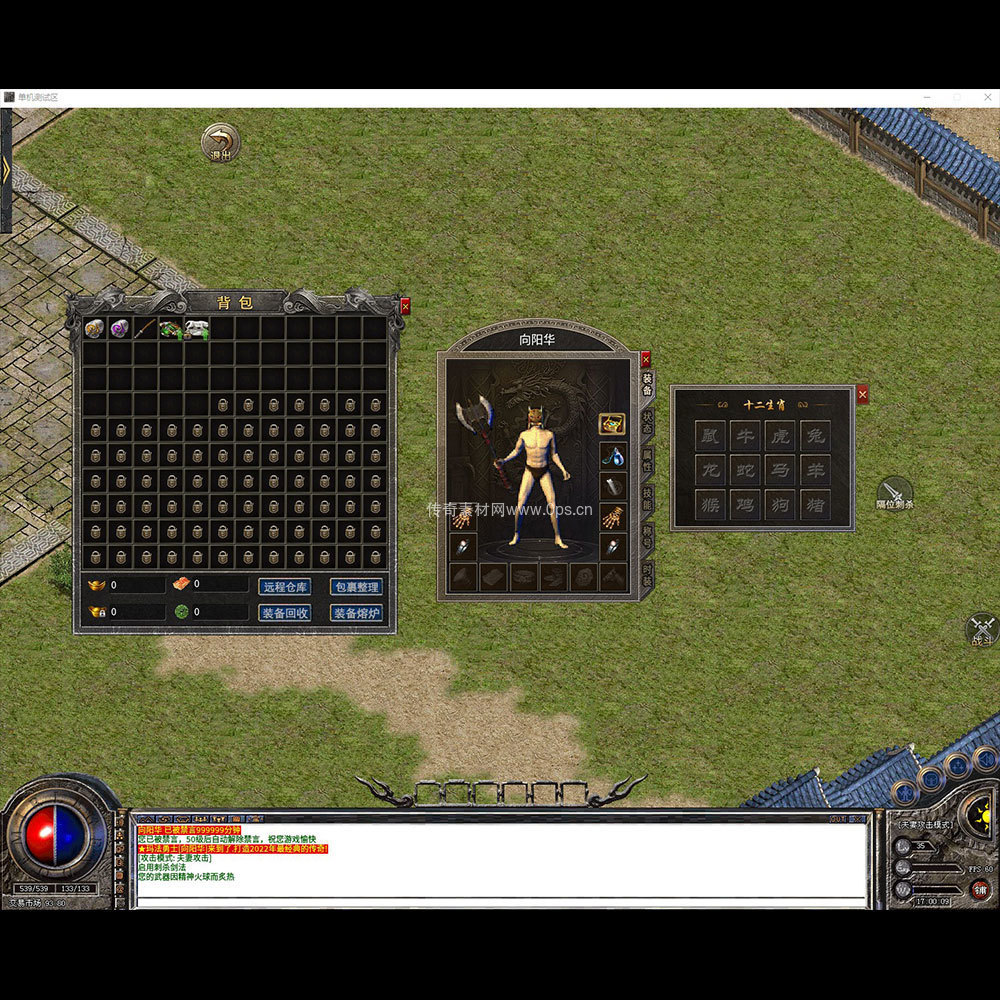Open 装备回收 equipment recycling
The height and width of the screenshot is (1000, 1000).
point(285,613)
